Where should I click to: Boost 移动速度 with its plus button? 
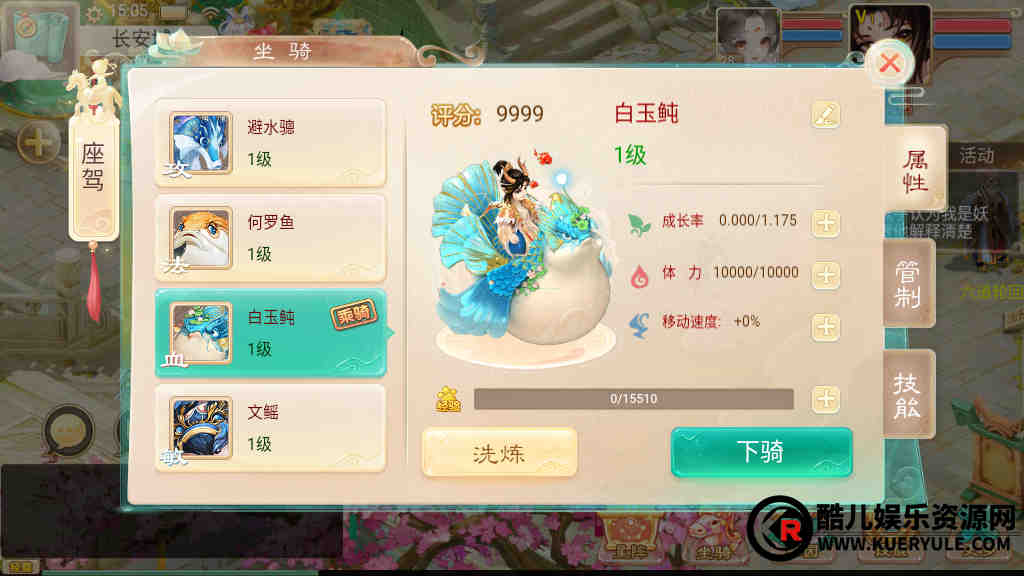(x=825, y=326)
